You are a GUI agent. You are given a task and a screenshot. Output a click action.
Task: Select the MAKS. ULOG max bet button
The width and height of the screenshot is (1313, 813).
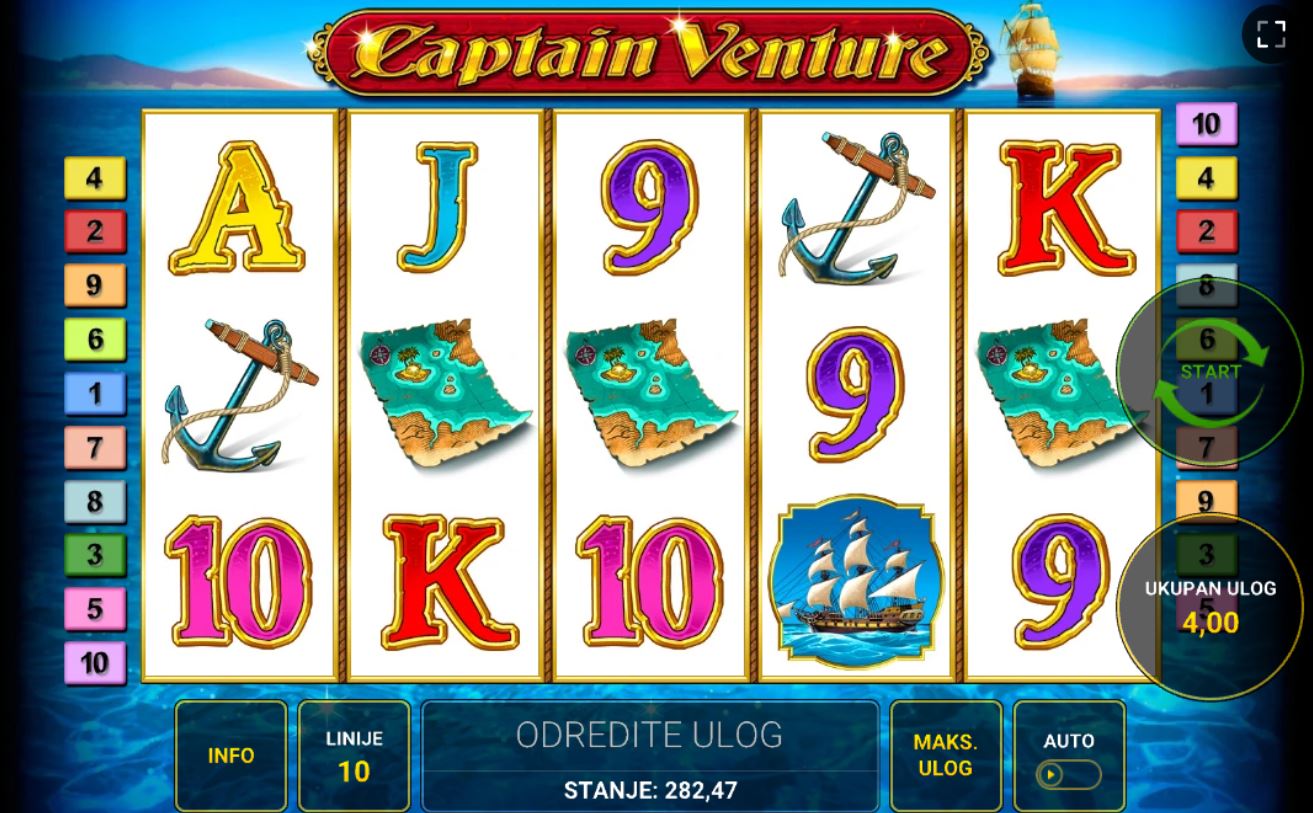tap(945, 756)
